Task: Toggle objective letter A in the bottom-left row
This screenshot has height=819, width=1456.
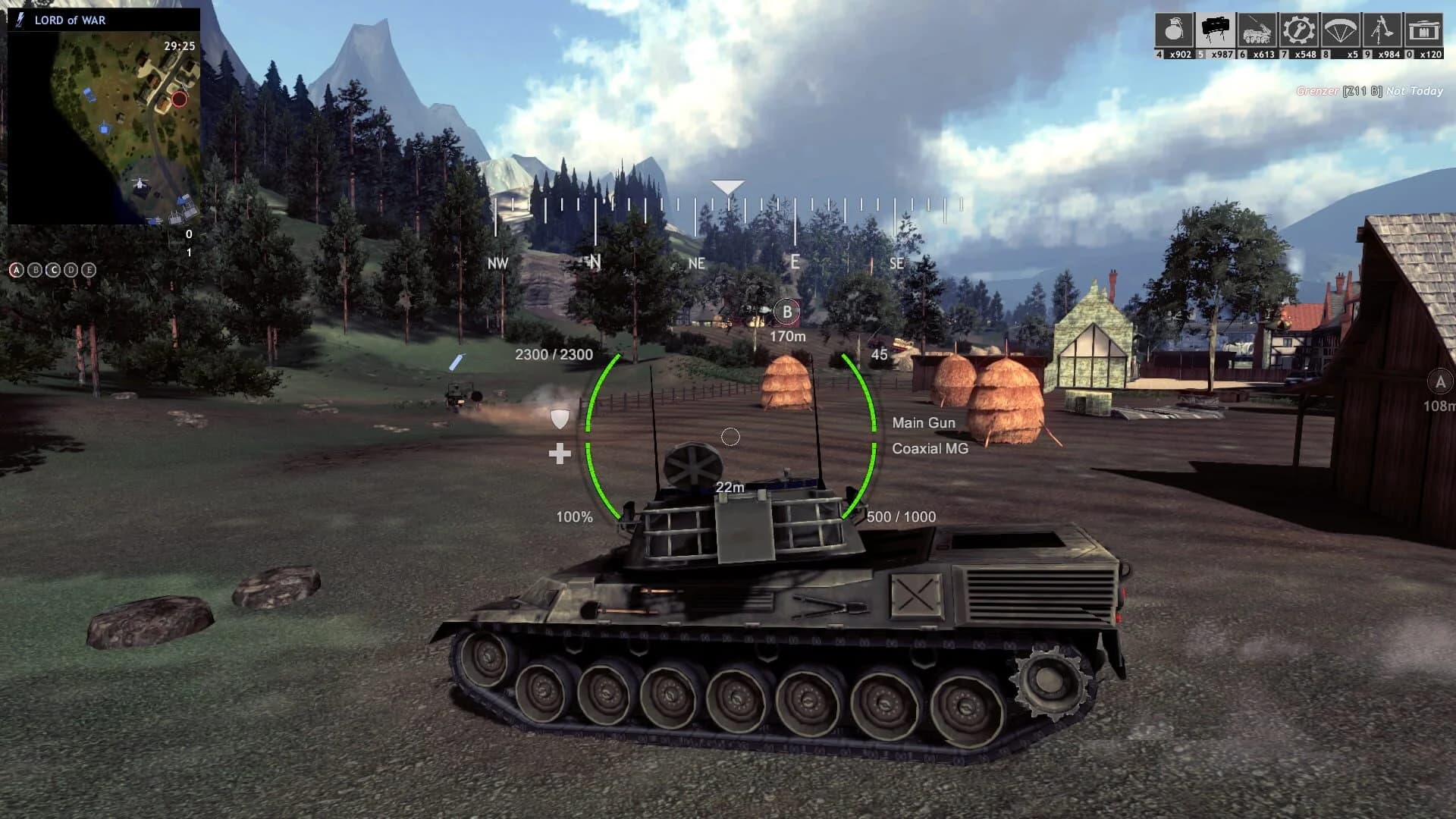Action: click(17, 268)
